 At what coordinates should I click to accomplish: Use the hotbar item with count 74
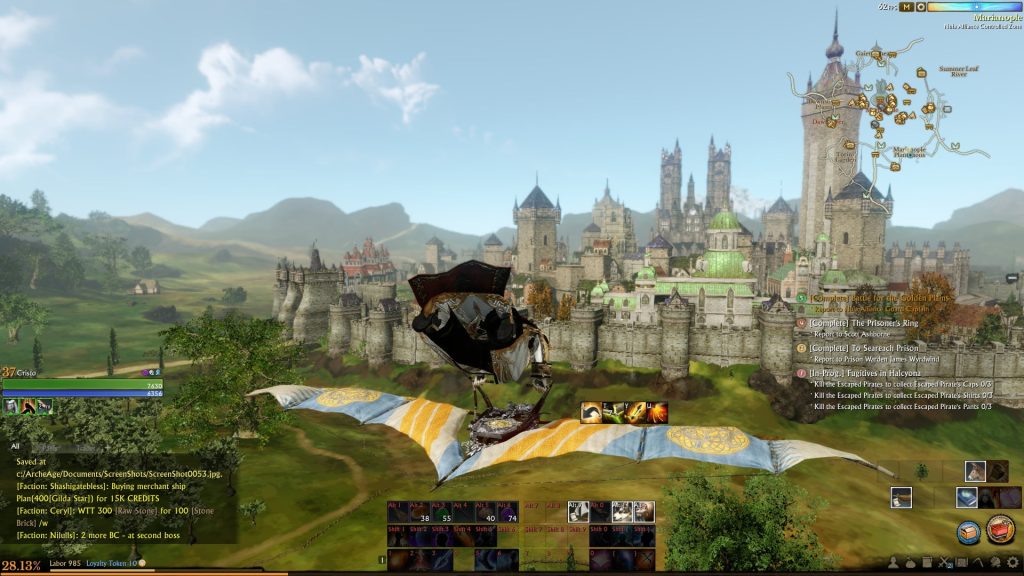[x=509, y=512]
